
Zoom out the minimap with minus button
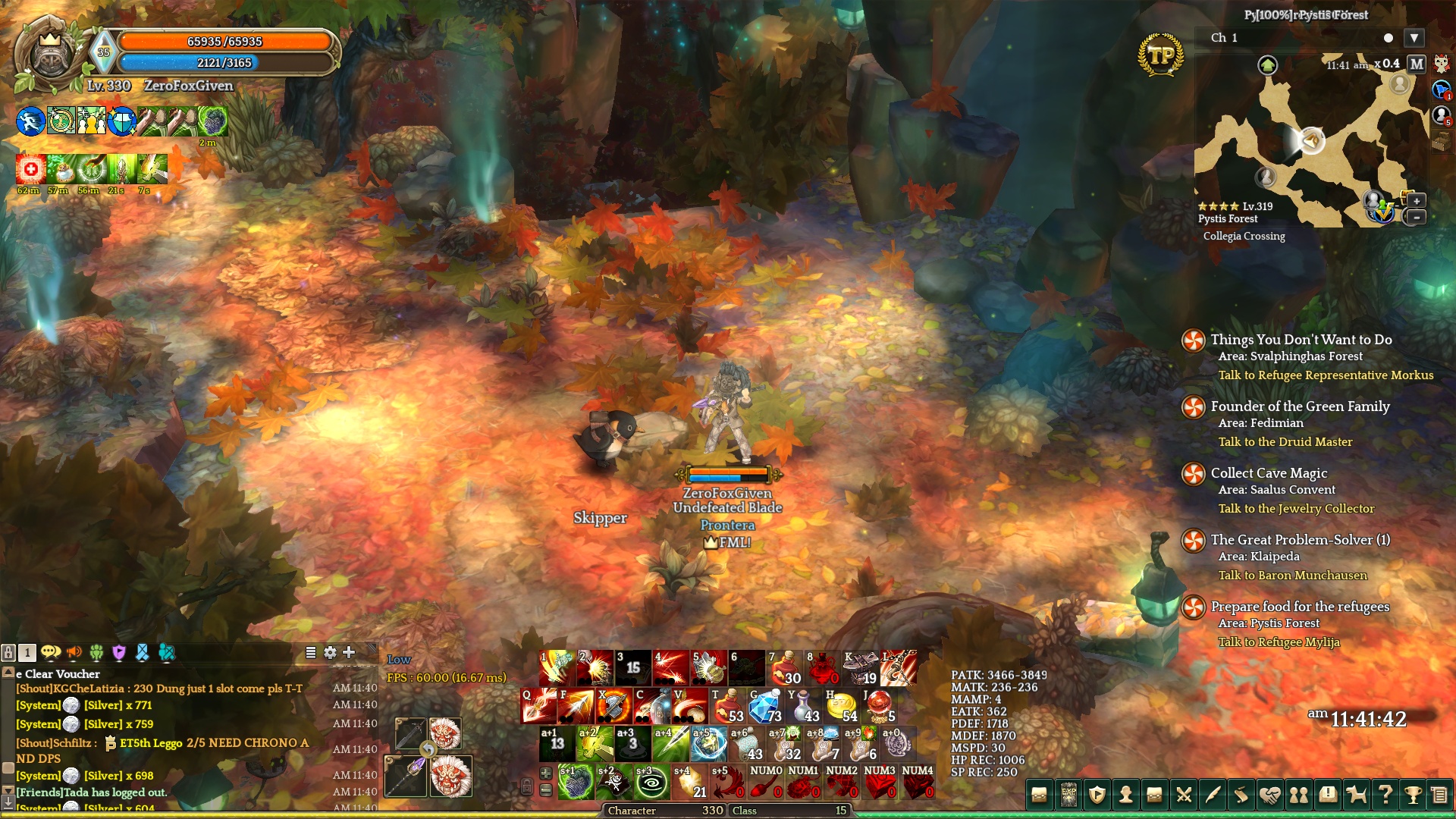click(1416, 218)
